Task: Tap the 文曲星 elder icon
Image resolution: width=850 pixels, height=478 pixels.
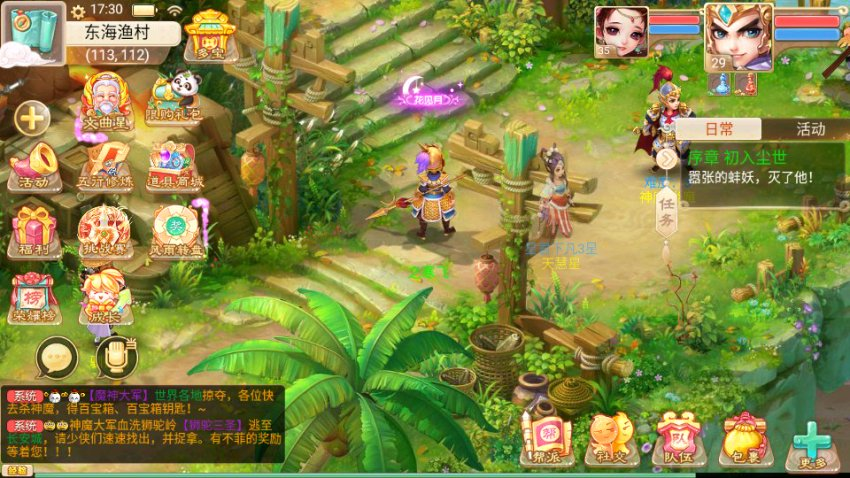Action: (106, 99)
